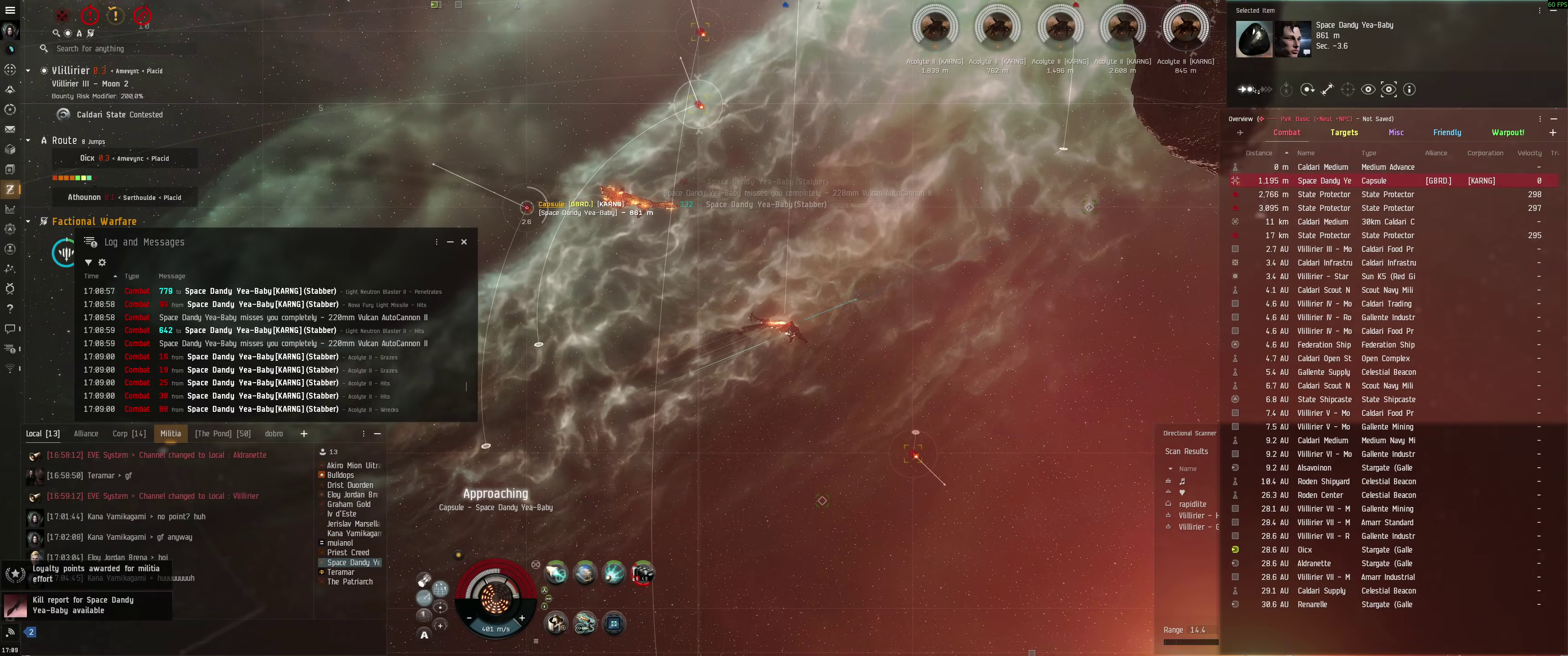
Task: Select the Friendly overview tab
Action: [x=1446, y=133]
